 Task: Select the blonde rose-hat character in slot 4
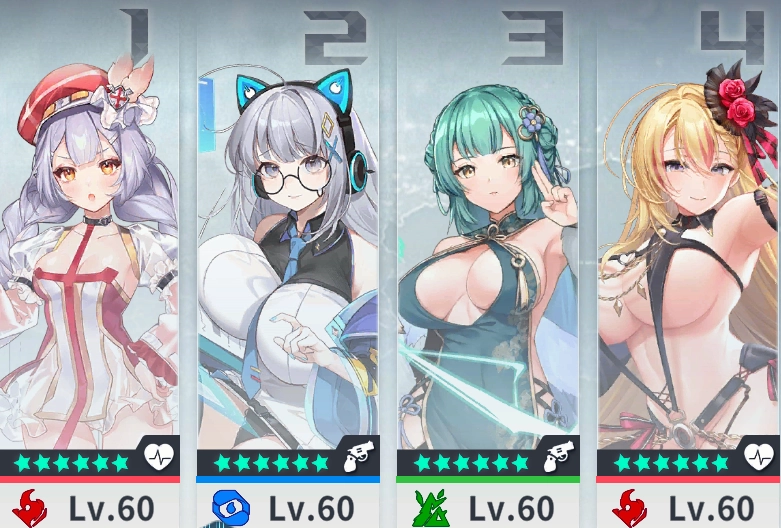coord(688,250)
